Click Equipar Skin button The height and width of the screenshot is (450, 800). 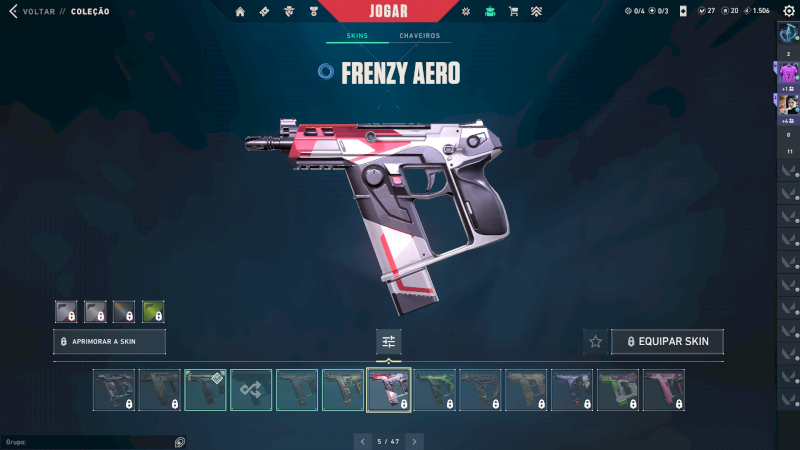click(667, 341)
